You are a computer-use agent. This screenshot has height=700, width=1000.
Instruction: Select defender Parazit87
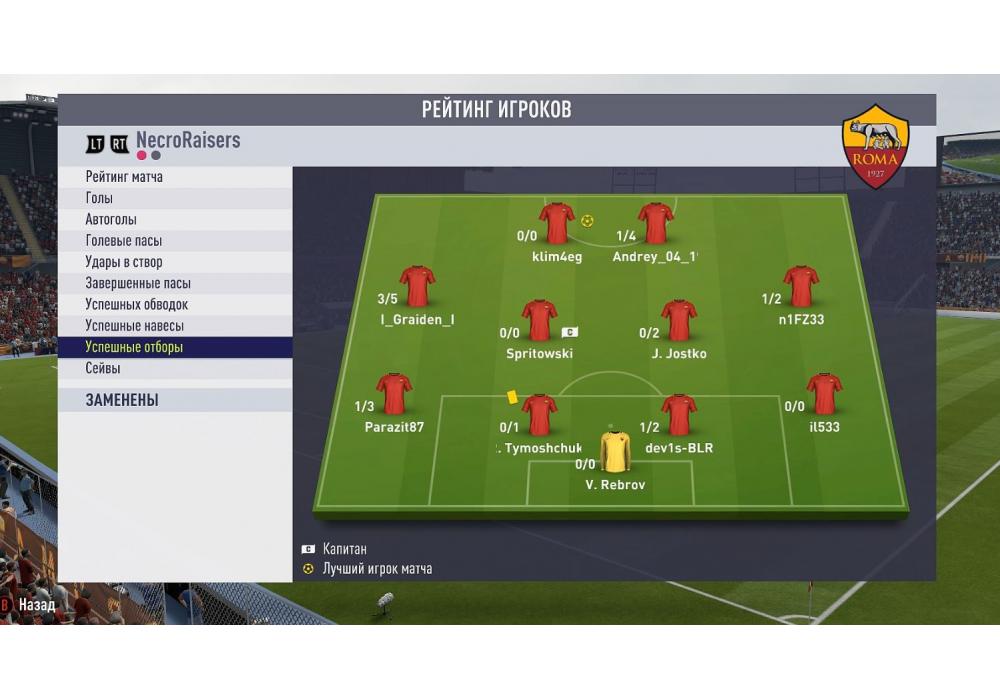(394, 394)
